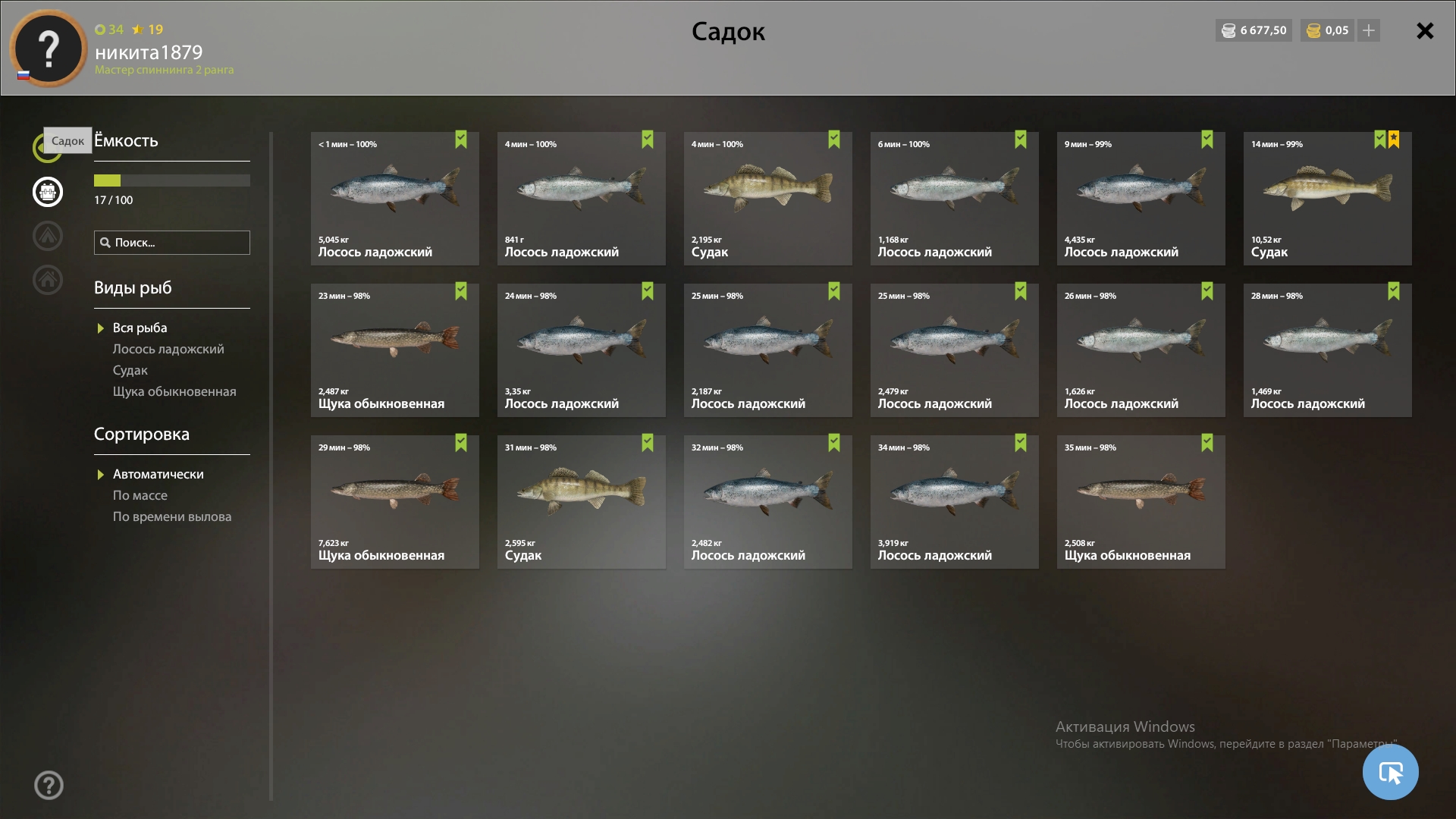Sort fish По массе
Screen dimensions: 1456x819
[140, 495]
